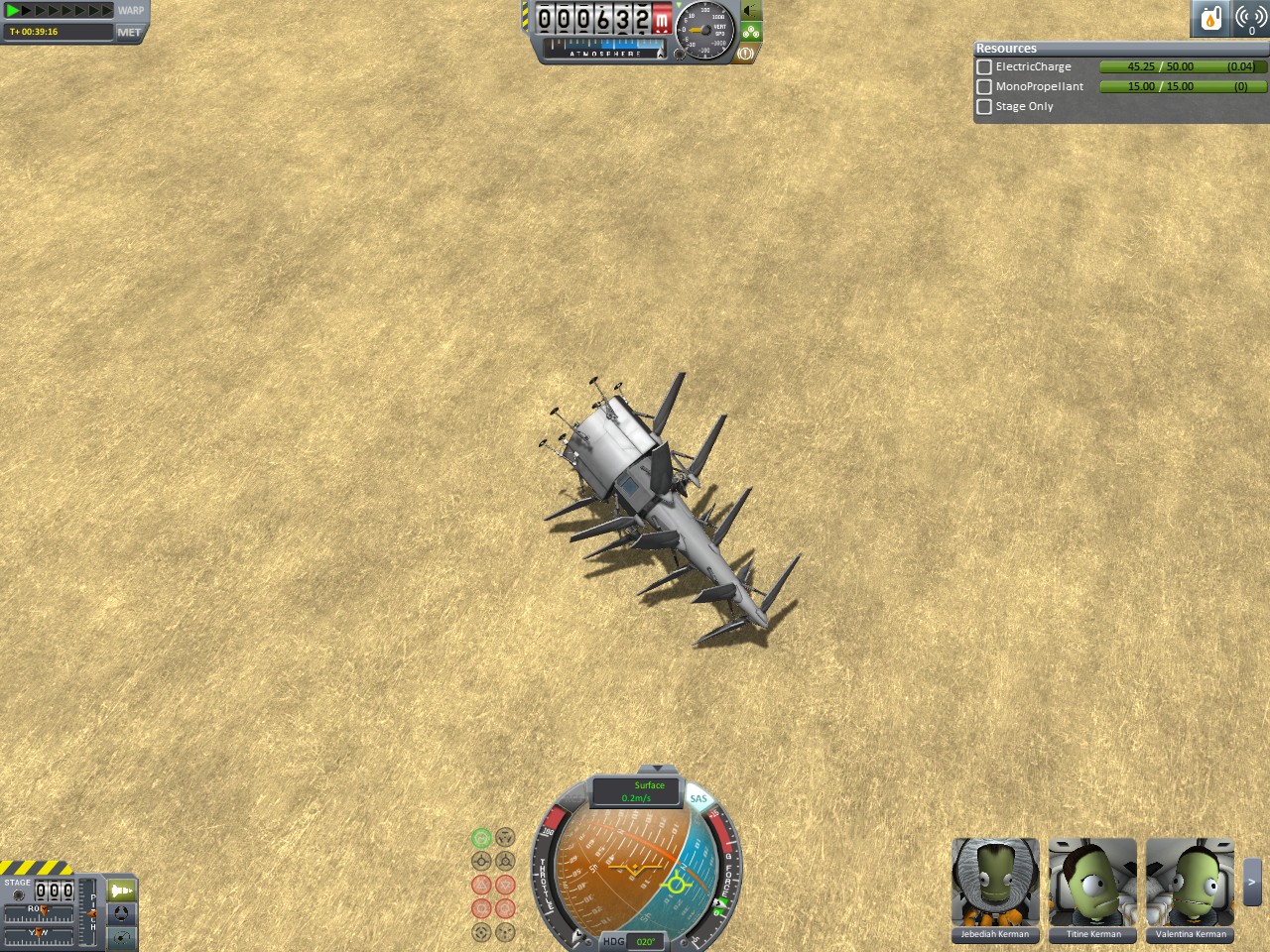Switch to maneuver mode button
Image resolution: width=1270 pixels, height=952 pixels.
(121, 936)
